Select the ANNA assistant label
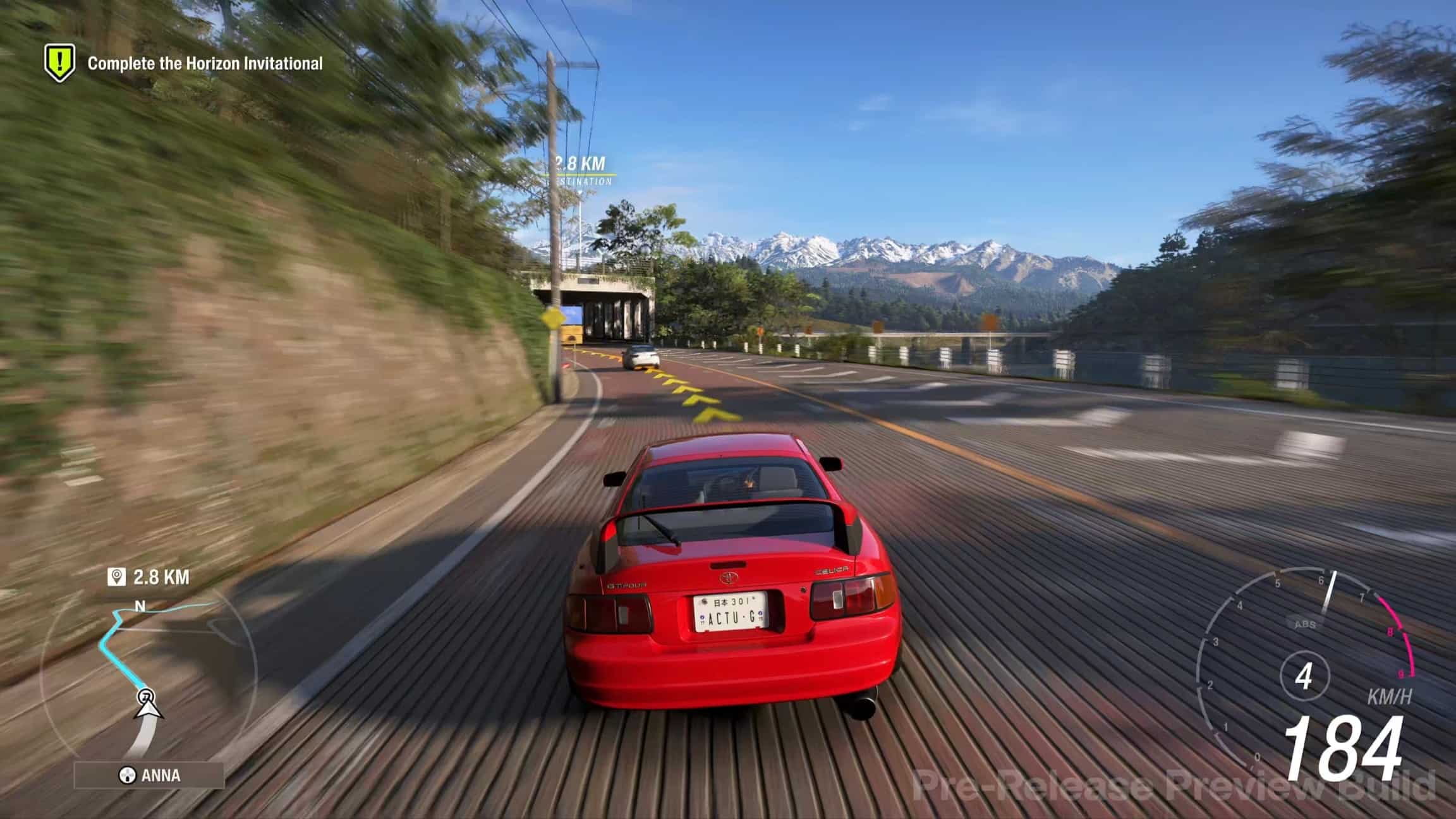The image size is (1456, 819). click(x=150, y=775)
